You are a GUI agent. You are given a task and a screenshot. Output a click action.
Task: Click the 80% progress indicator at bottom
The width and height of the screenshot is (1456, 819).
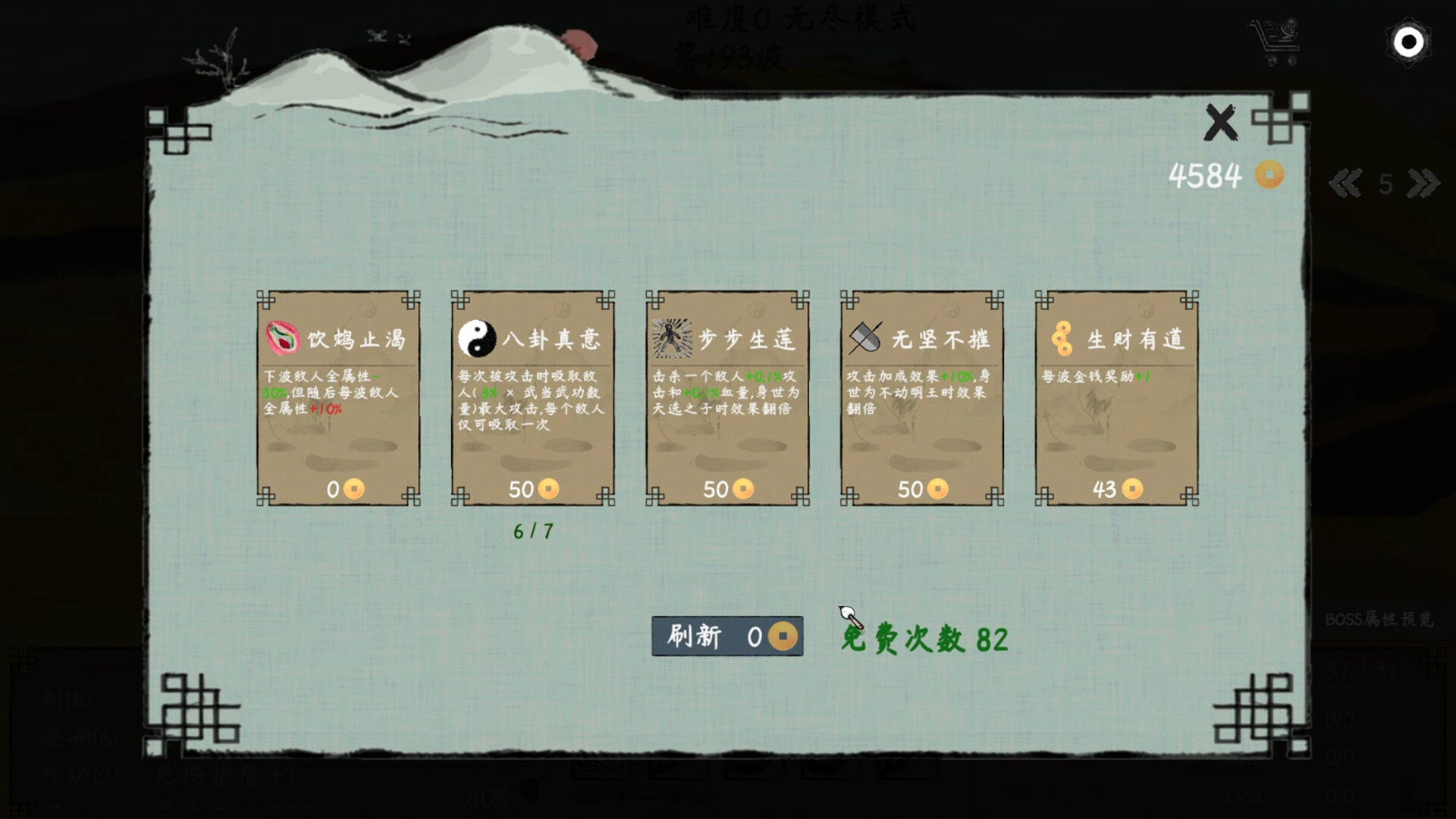(x=488, y=796)
